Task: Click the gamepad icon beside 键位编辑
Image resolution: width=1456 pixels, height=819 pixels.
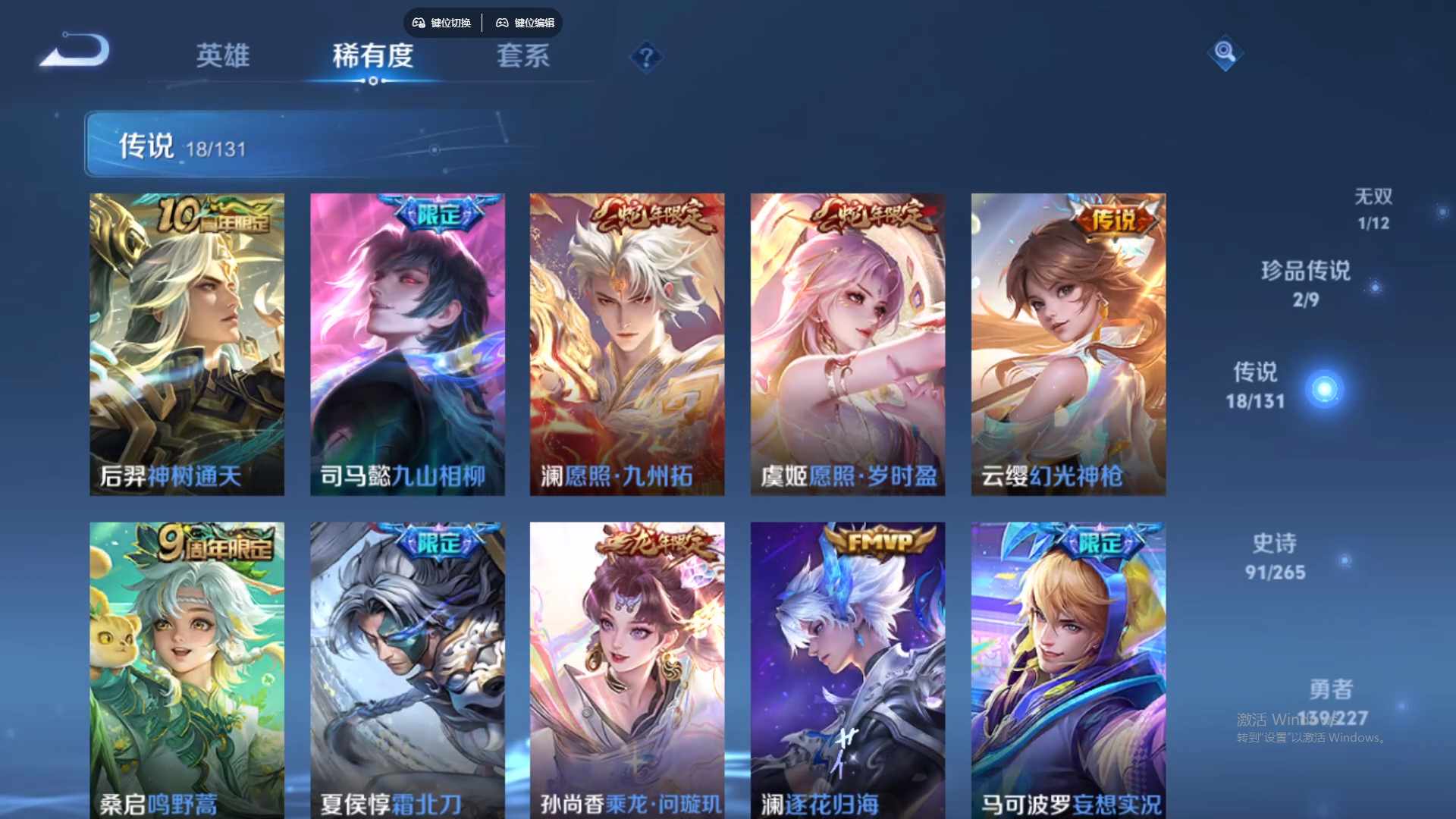Action: click(x=503, y=23)
